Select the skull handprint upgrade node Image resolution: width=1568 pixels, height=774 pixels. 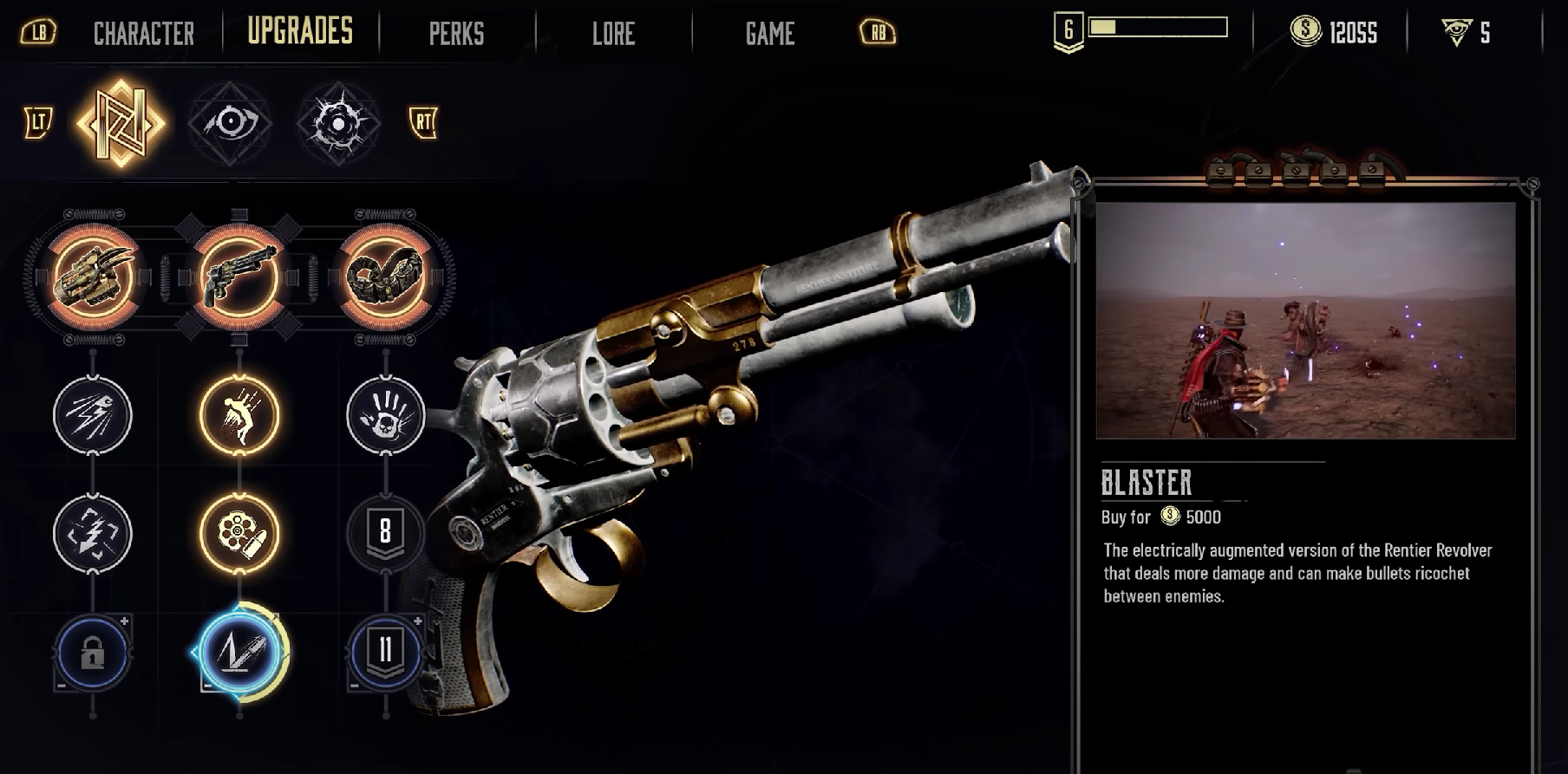tap(386, 415)
